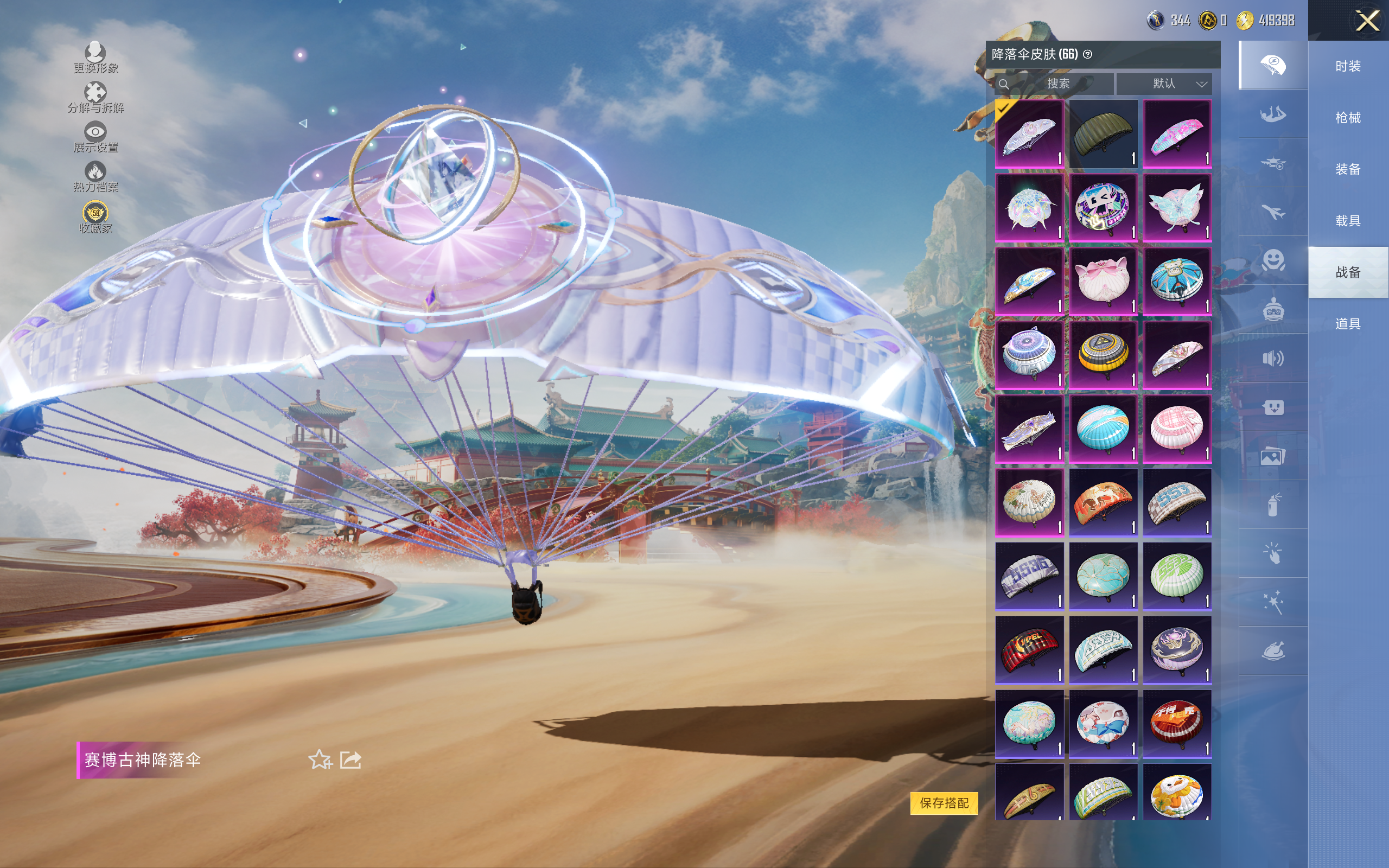Choose the yellow and black striped parachute
This screenshot has height=868, width=1389.
coord(1103,355)
